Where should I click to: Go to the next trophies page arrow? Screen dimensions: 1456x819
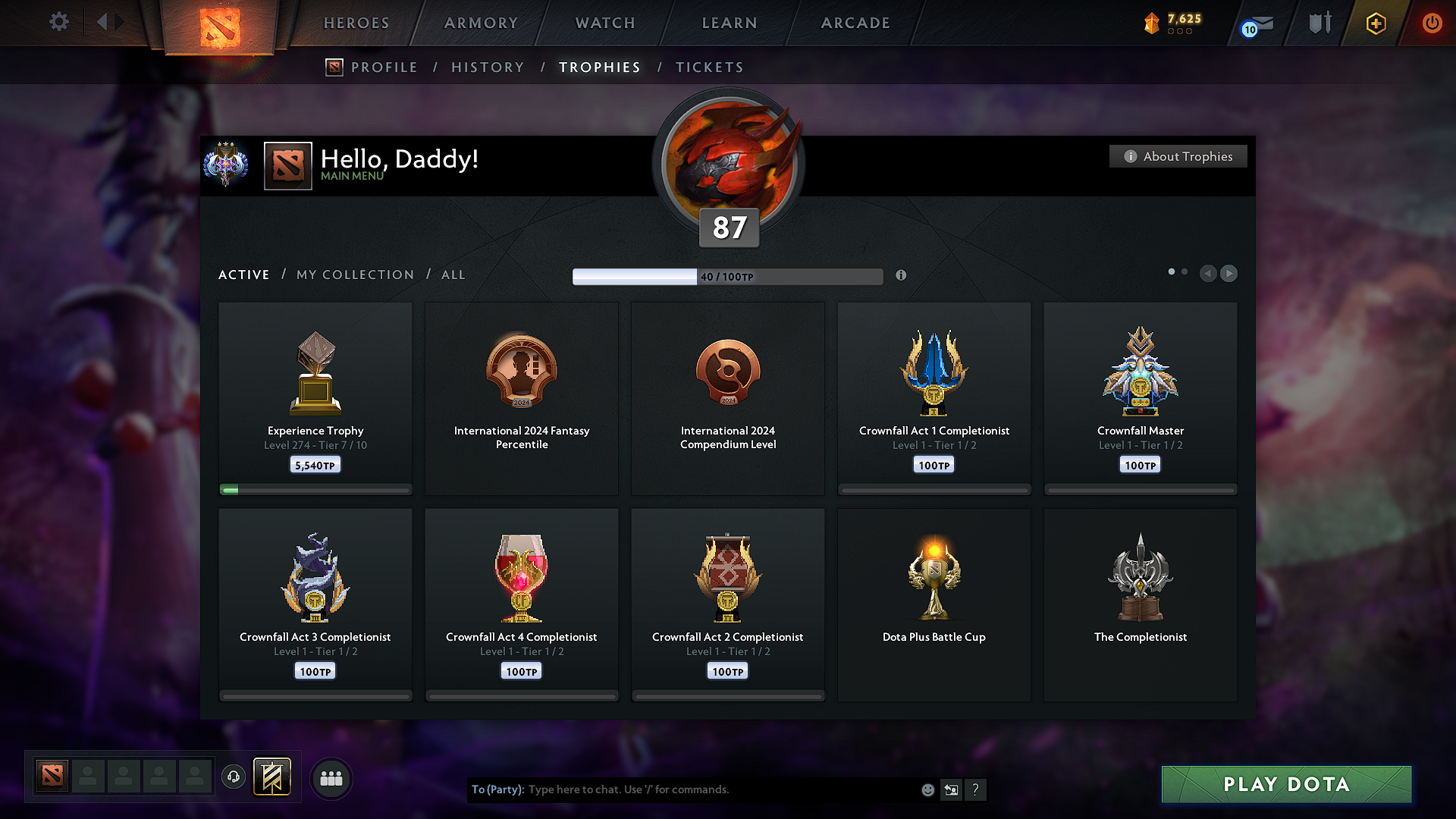(x=1229, y=273)
